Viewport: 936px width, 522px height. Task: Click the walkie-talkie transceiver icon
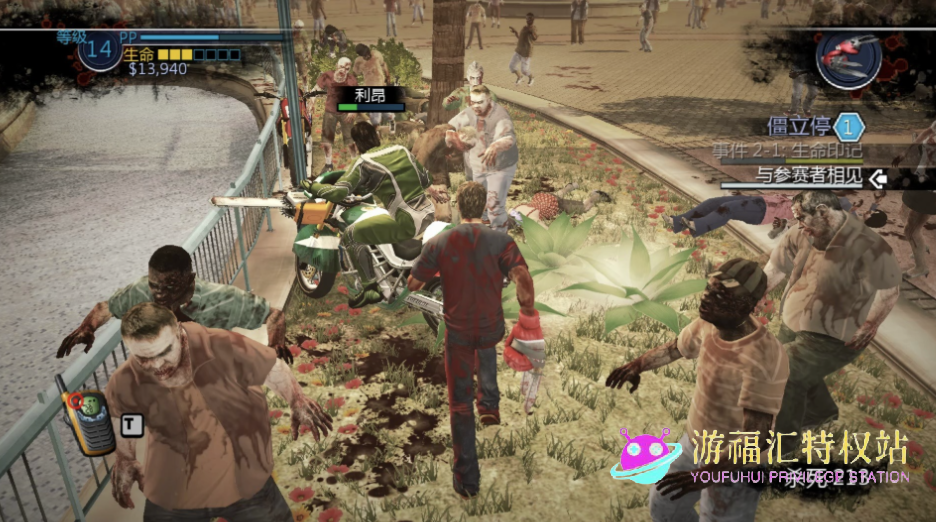88,421
